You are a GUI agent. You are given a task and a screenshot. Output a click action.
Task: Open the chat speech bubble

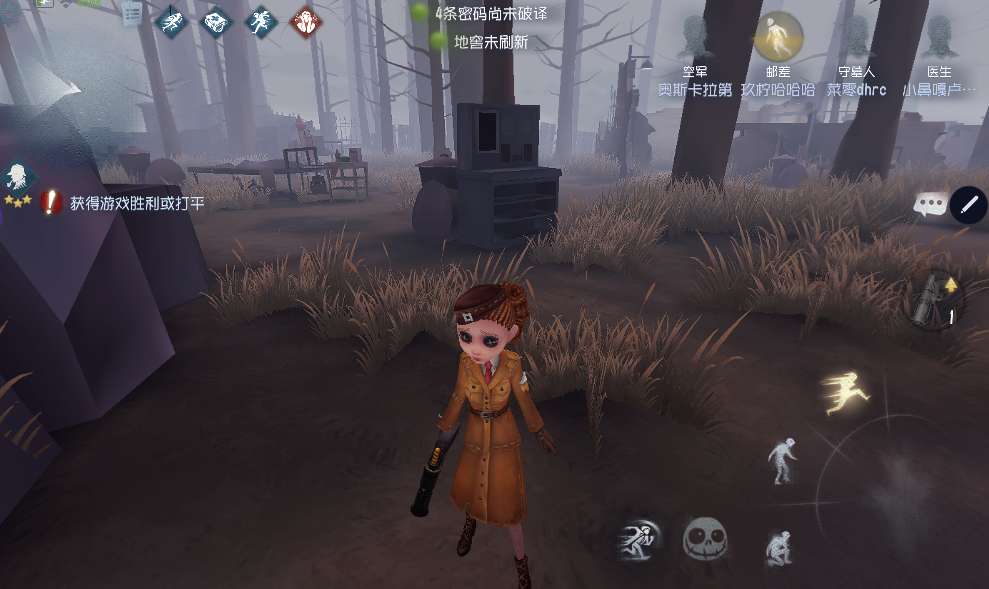tap(930, 205)
